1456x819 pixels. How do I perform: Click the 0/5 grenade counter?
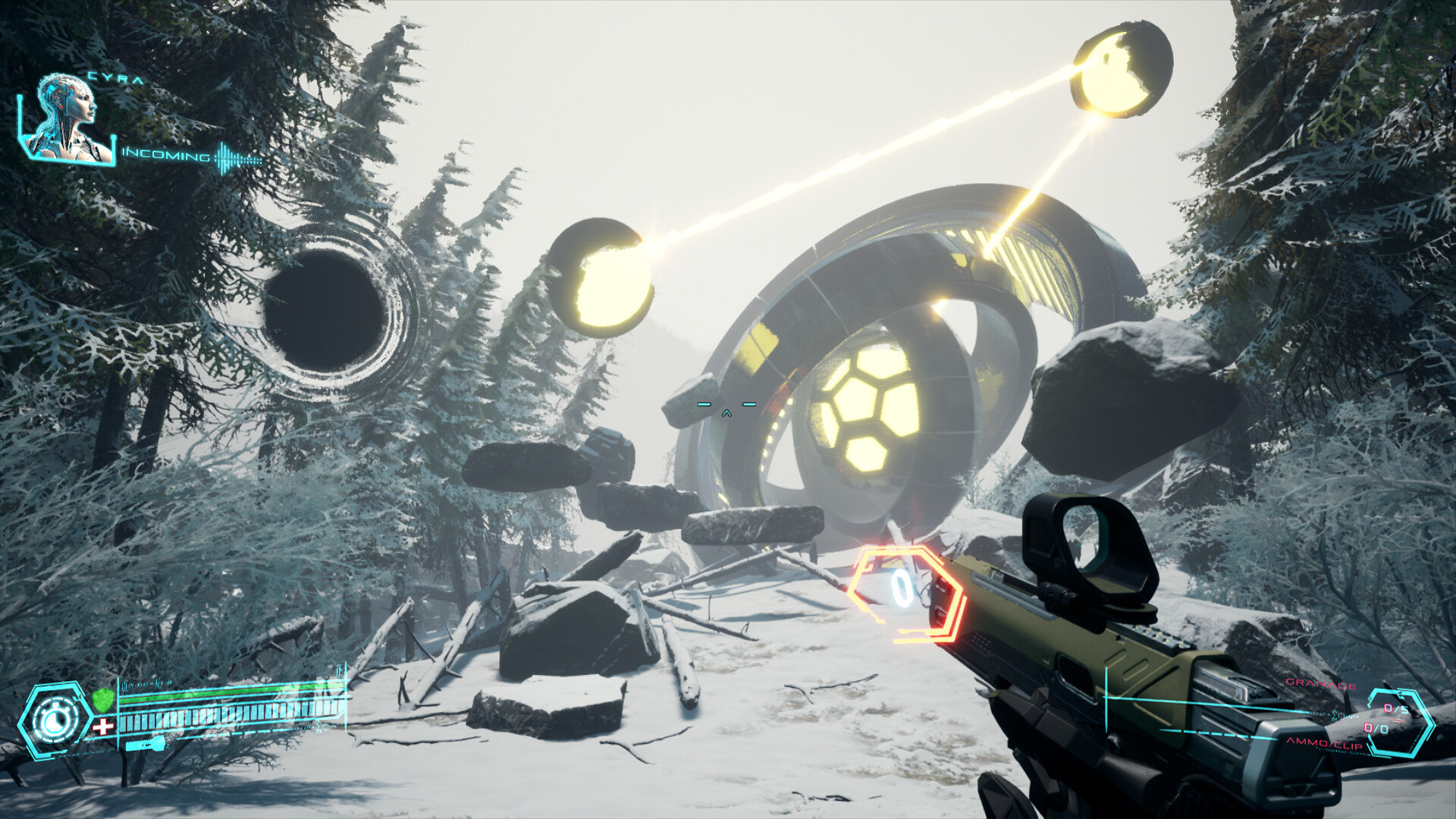[x=1397, y=708]
